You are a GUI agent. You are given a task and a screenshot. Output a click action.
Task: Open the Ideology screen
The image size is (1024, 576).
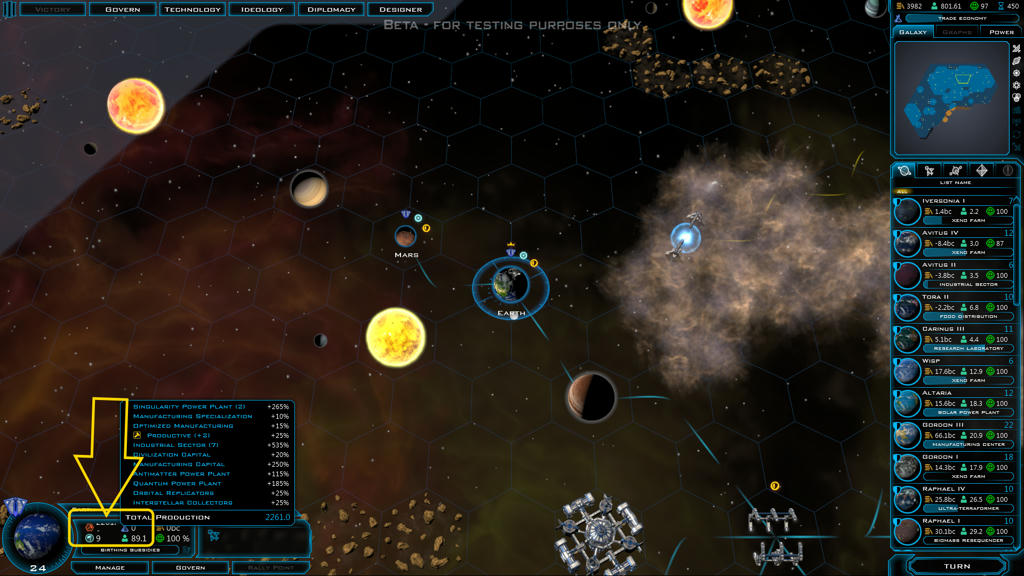coord(264,9)
